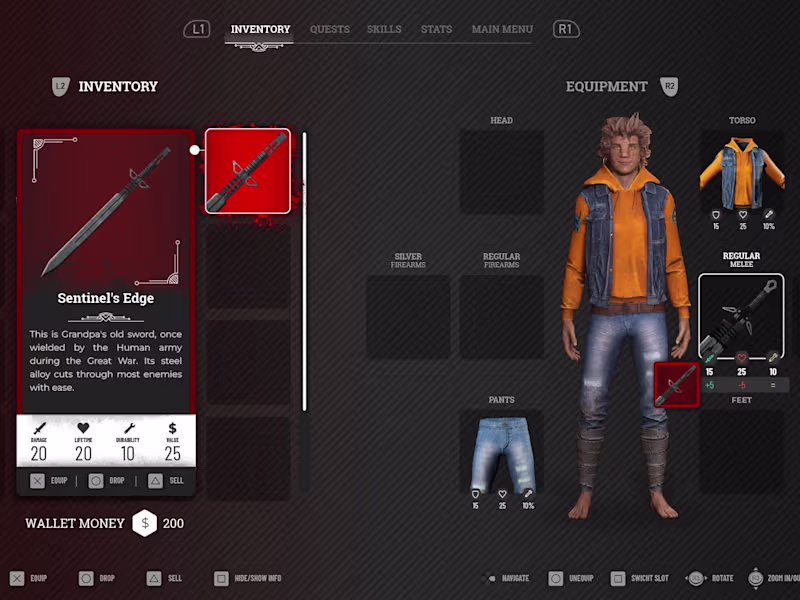Select the equipped jeans in Pants slot

(502, 453)
